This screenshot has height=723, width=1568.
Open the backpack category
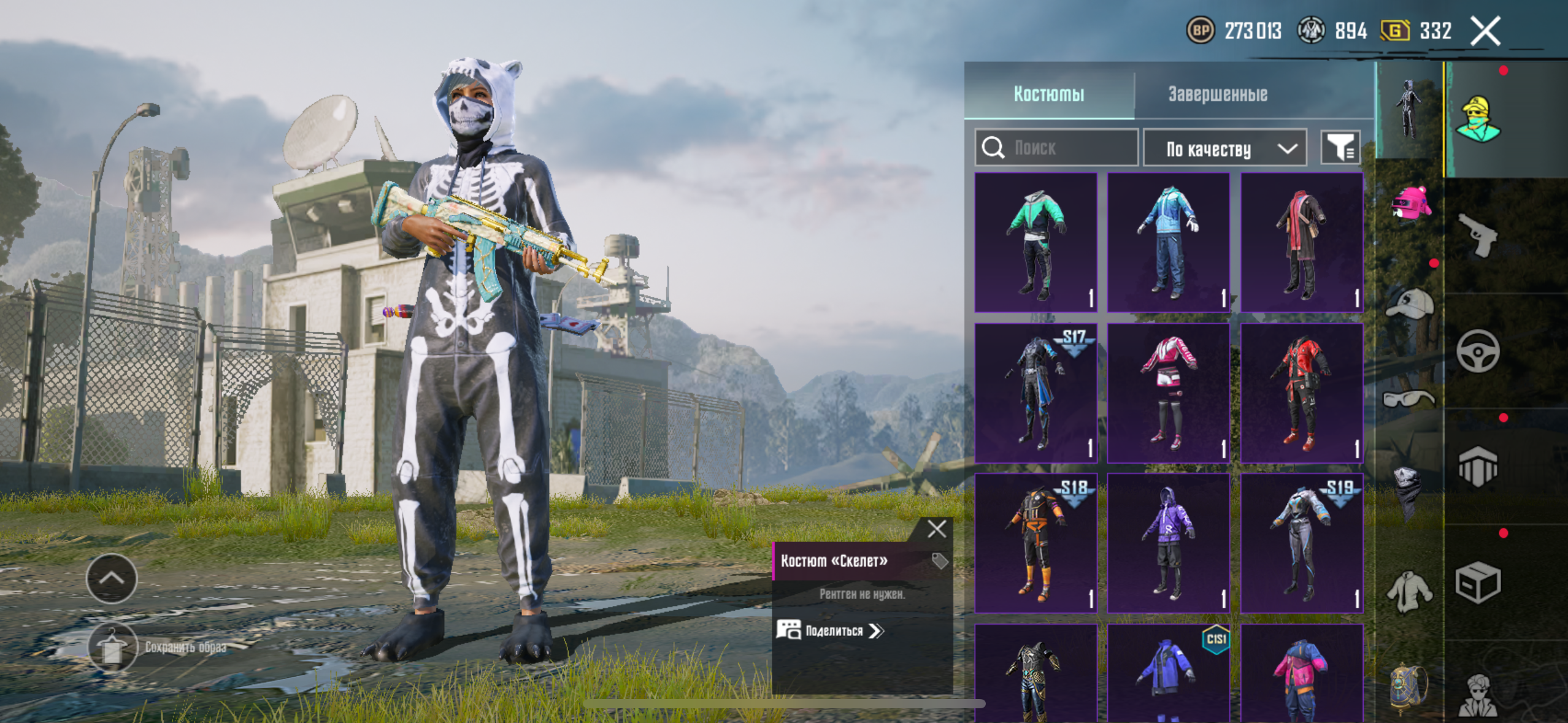[x=1409, y=687]
